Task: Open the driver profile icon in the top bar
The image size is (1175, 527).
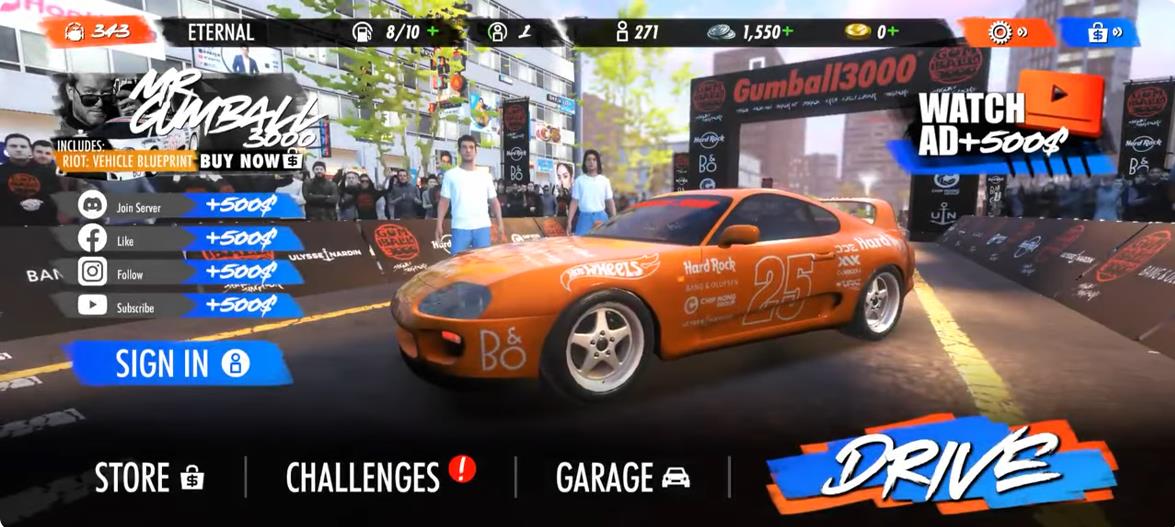Action: [499, 32]
